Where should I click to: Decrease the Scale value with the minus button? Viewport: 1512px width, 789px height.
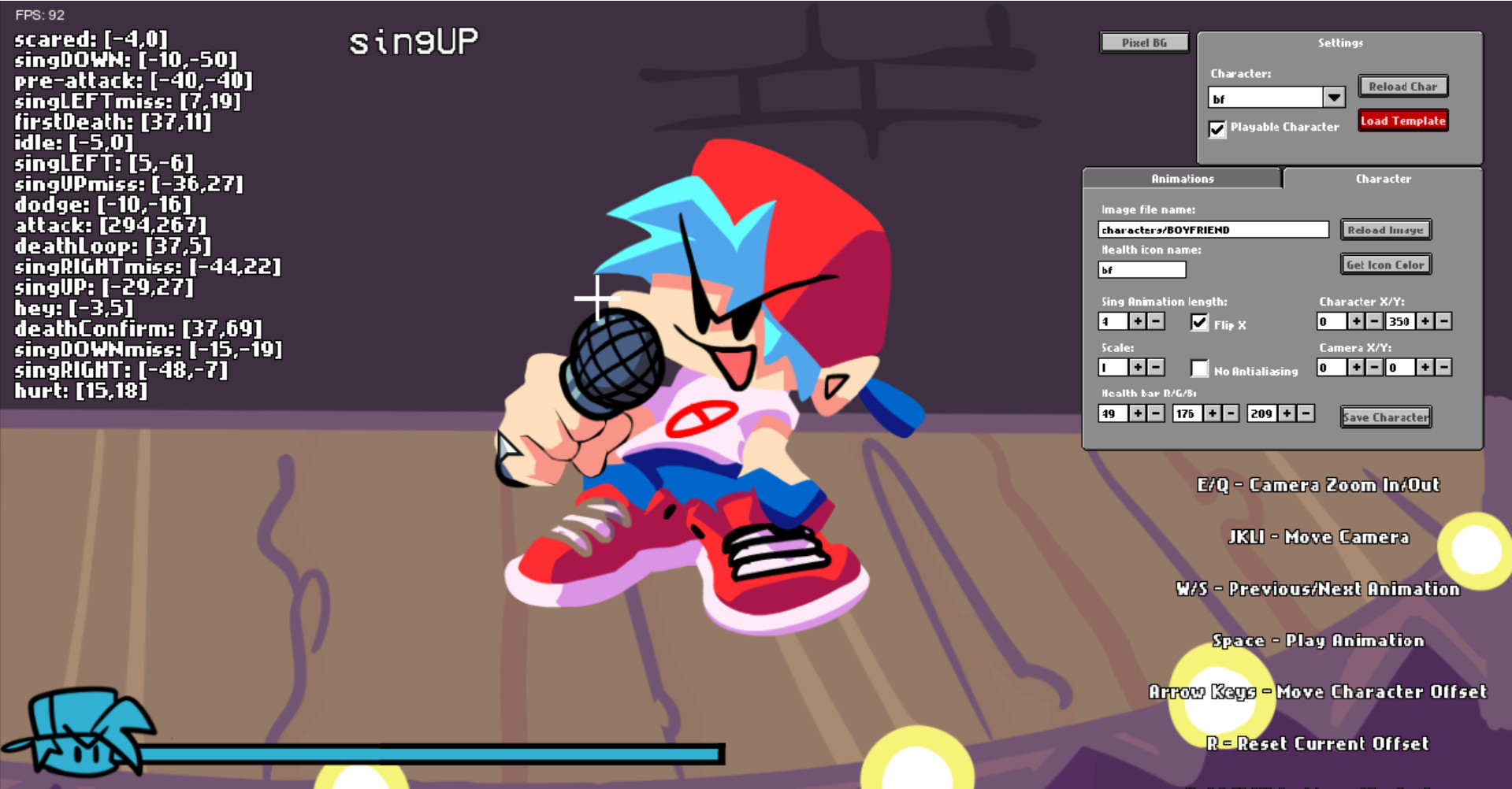pyautogui.click(x=1155, y=367)
